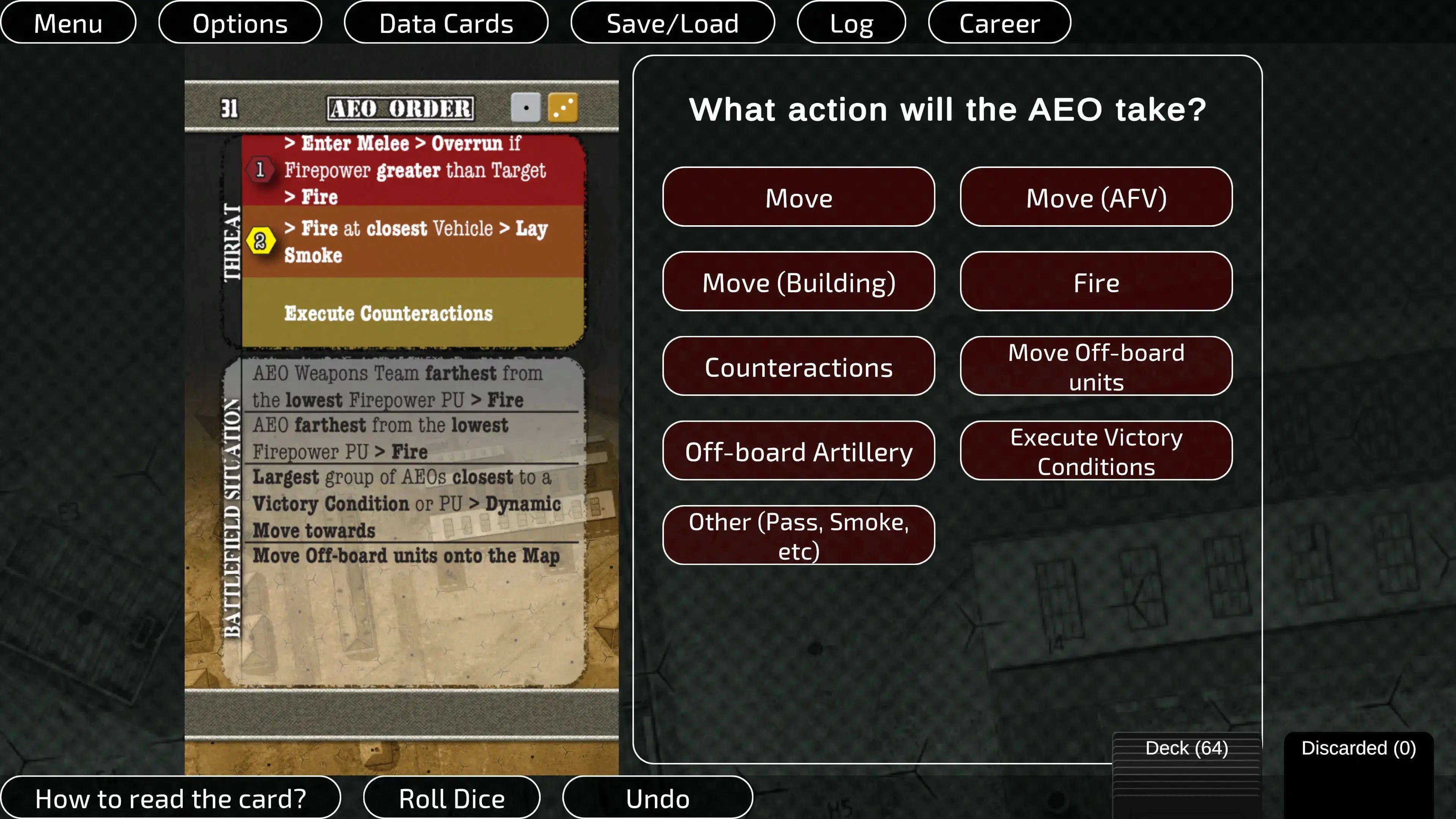Select Execute Victory Conditions
The height and width of the screenshot is (819, 1456).
coord(1096,450)
